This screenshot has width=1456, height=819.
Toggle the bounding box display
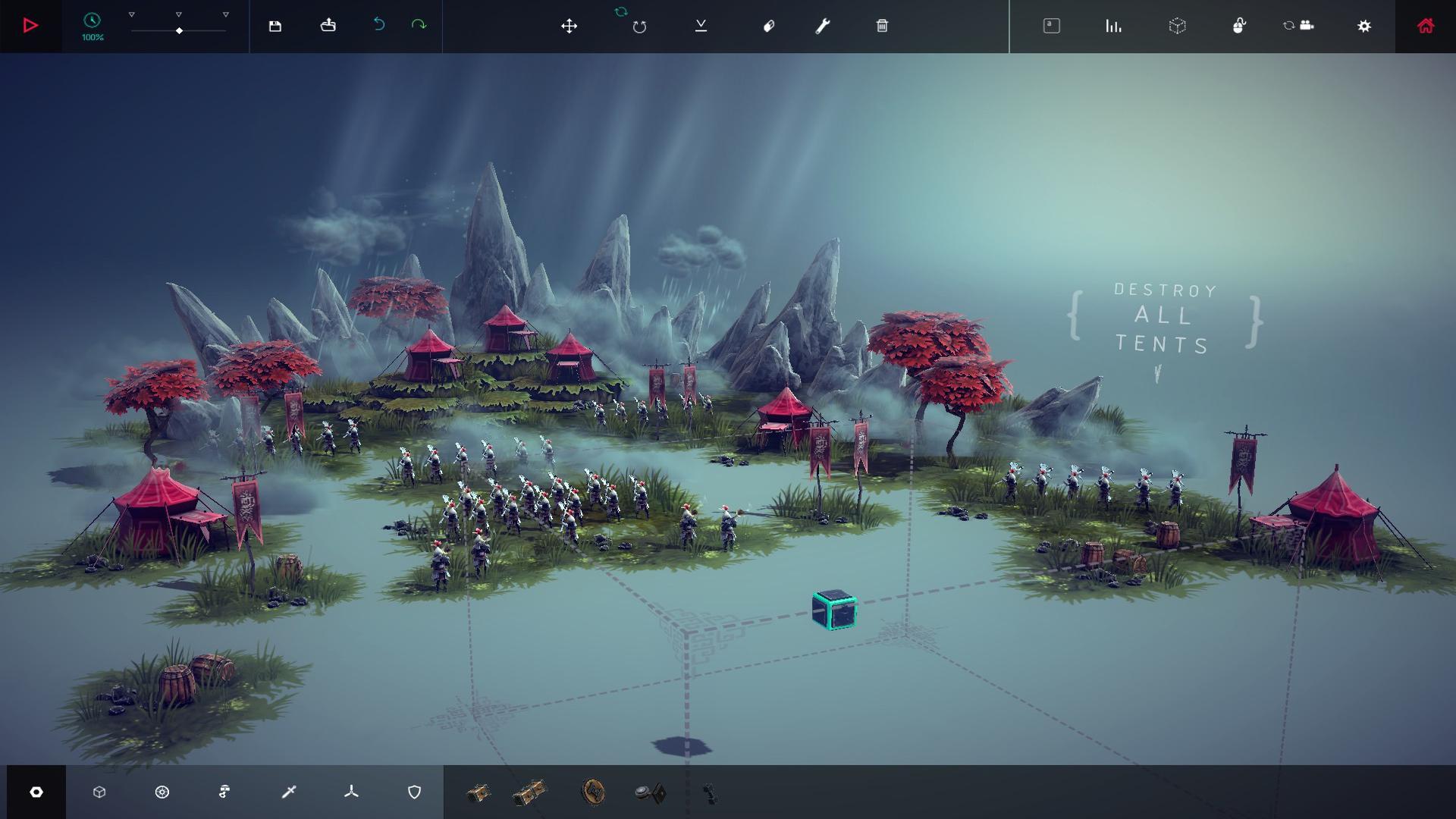click(1178, 25)
